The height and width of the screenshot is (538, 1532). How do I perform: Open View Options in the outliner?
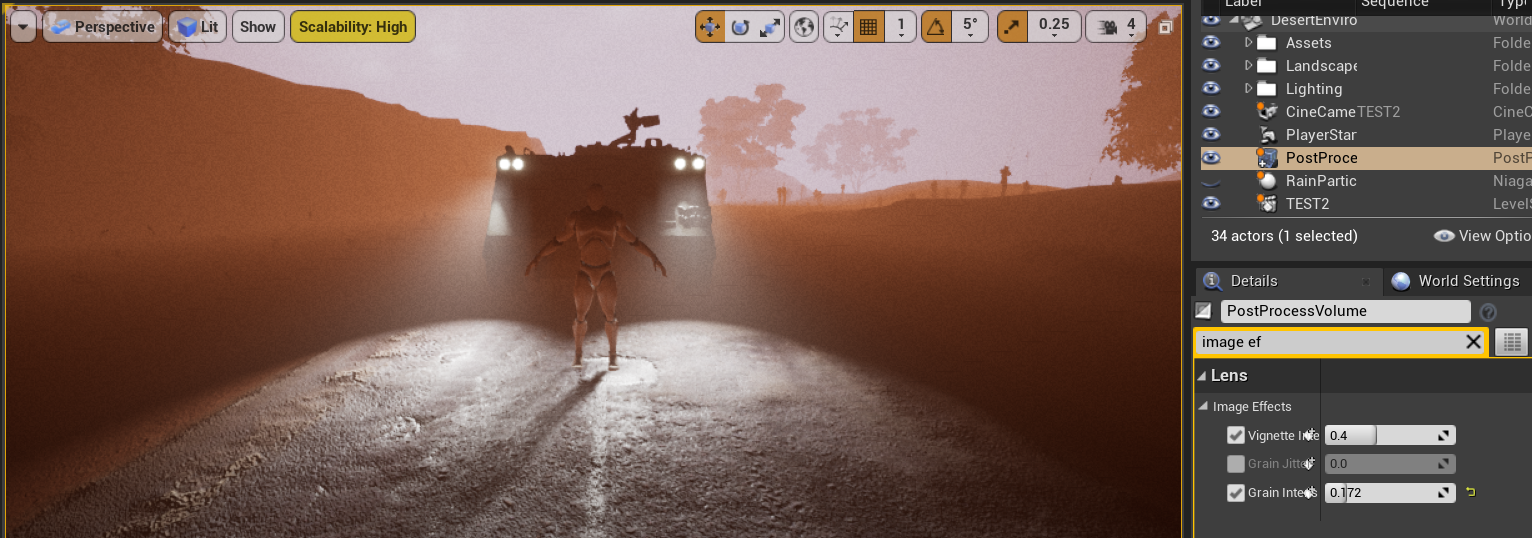coord(1481,236)
